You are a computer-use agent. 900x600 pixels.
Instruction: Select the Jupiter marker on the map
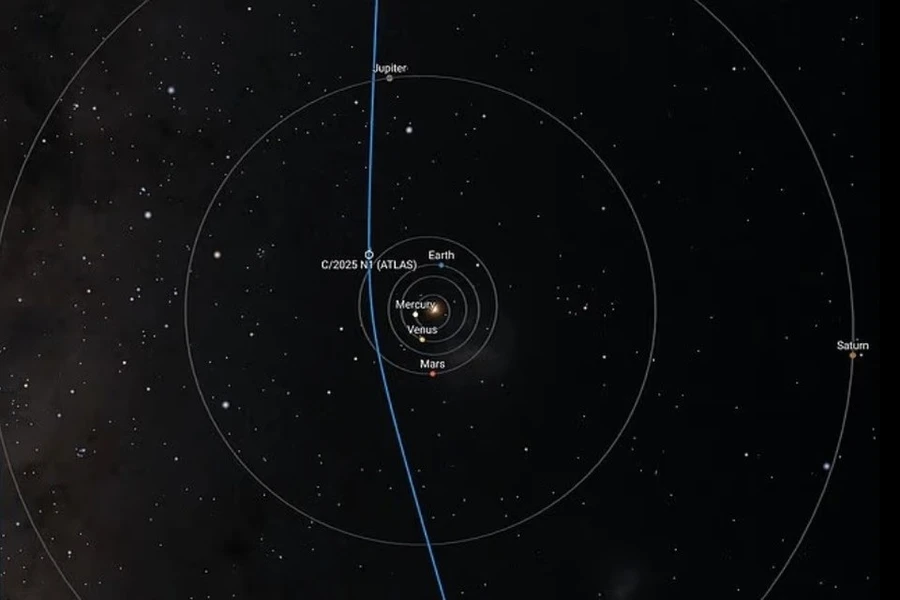point(389,77)
